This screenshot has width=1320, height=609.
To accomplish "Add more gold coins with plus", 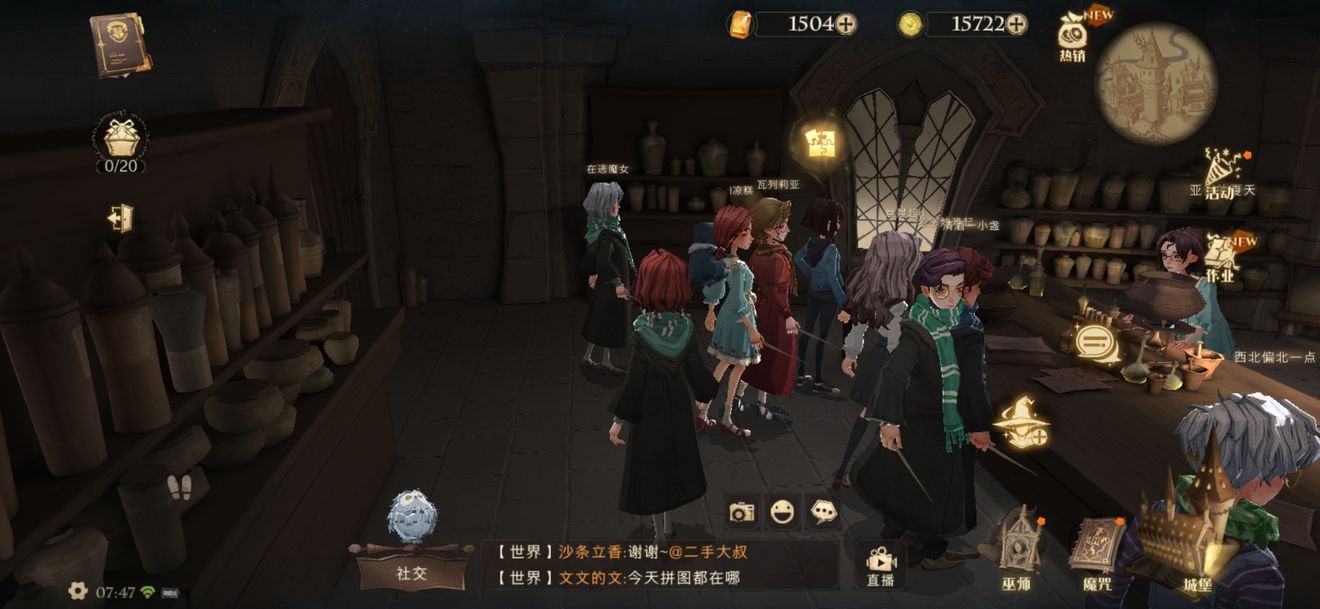I will [x=1016, y=24].
